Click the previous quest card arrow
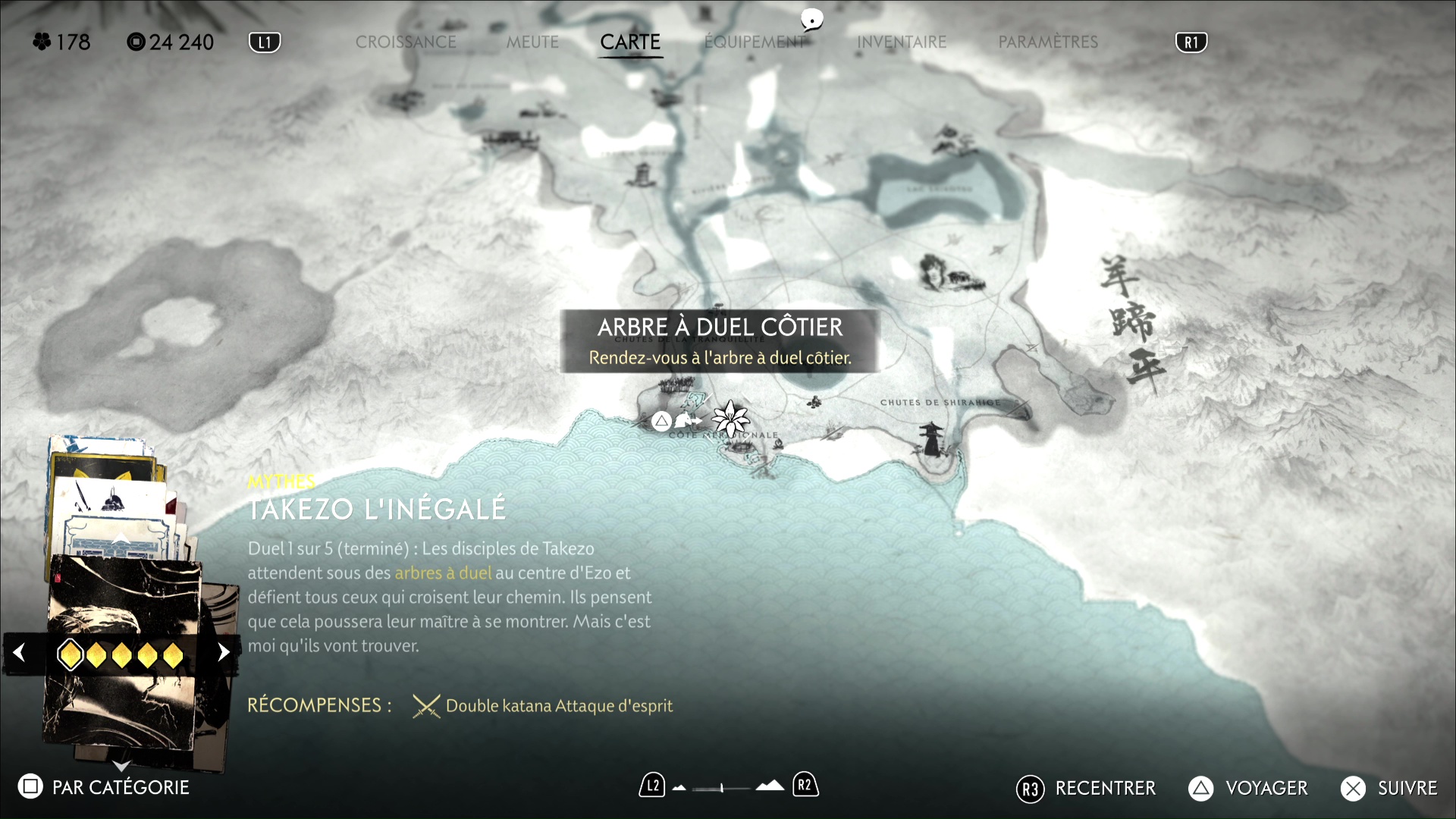The image size is (1456, 819). [x=20, y=652]
